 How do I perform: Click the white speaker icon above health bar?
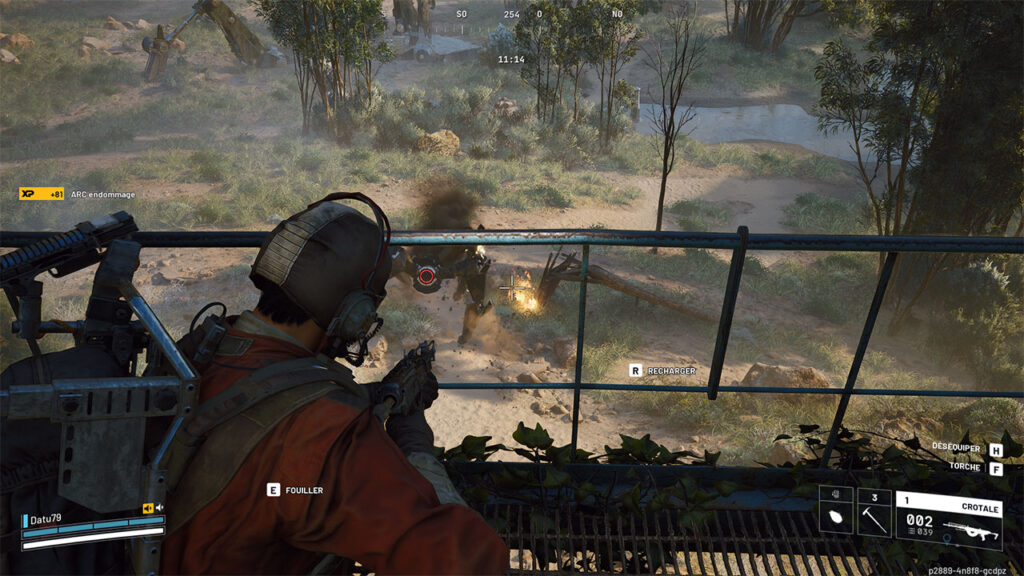pyautogui.click(x=160, y=508)
